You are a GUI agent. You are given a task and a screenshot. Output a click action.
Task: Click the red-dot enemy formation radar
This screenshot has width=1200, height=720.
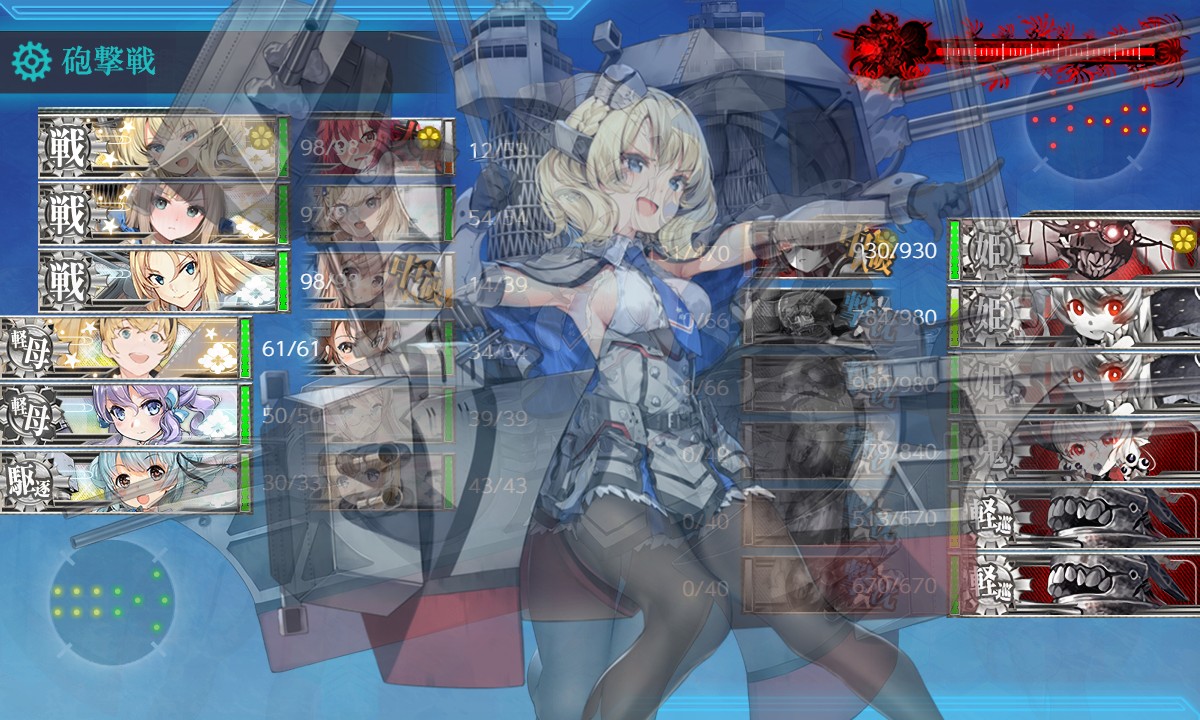click(x=1090, y=120)
